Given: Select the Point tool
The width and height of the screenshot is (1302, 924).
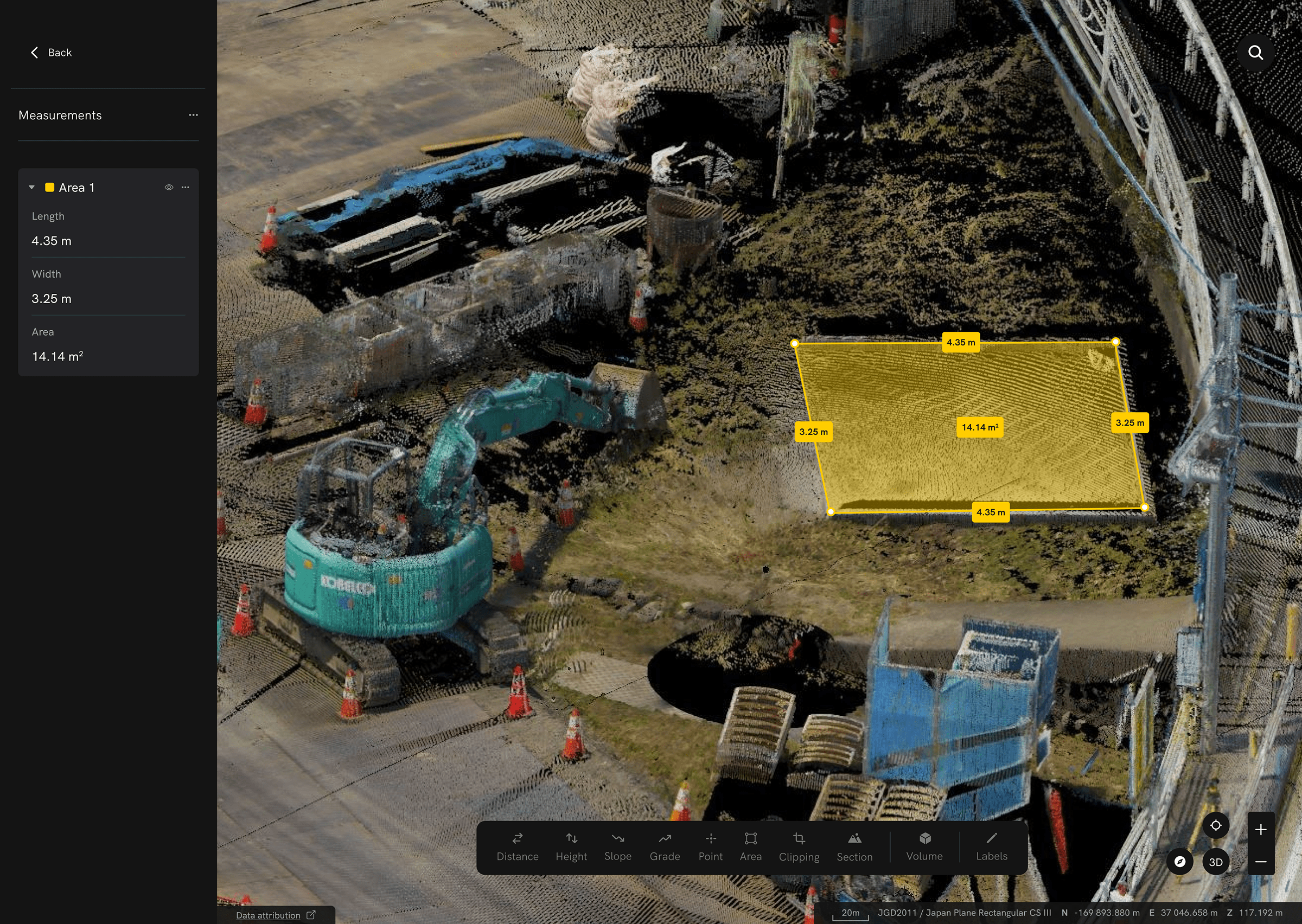Looking at the screenshot, I should pos(711,846).
